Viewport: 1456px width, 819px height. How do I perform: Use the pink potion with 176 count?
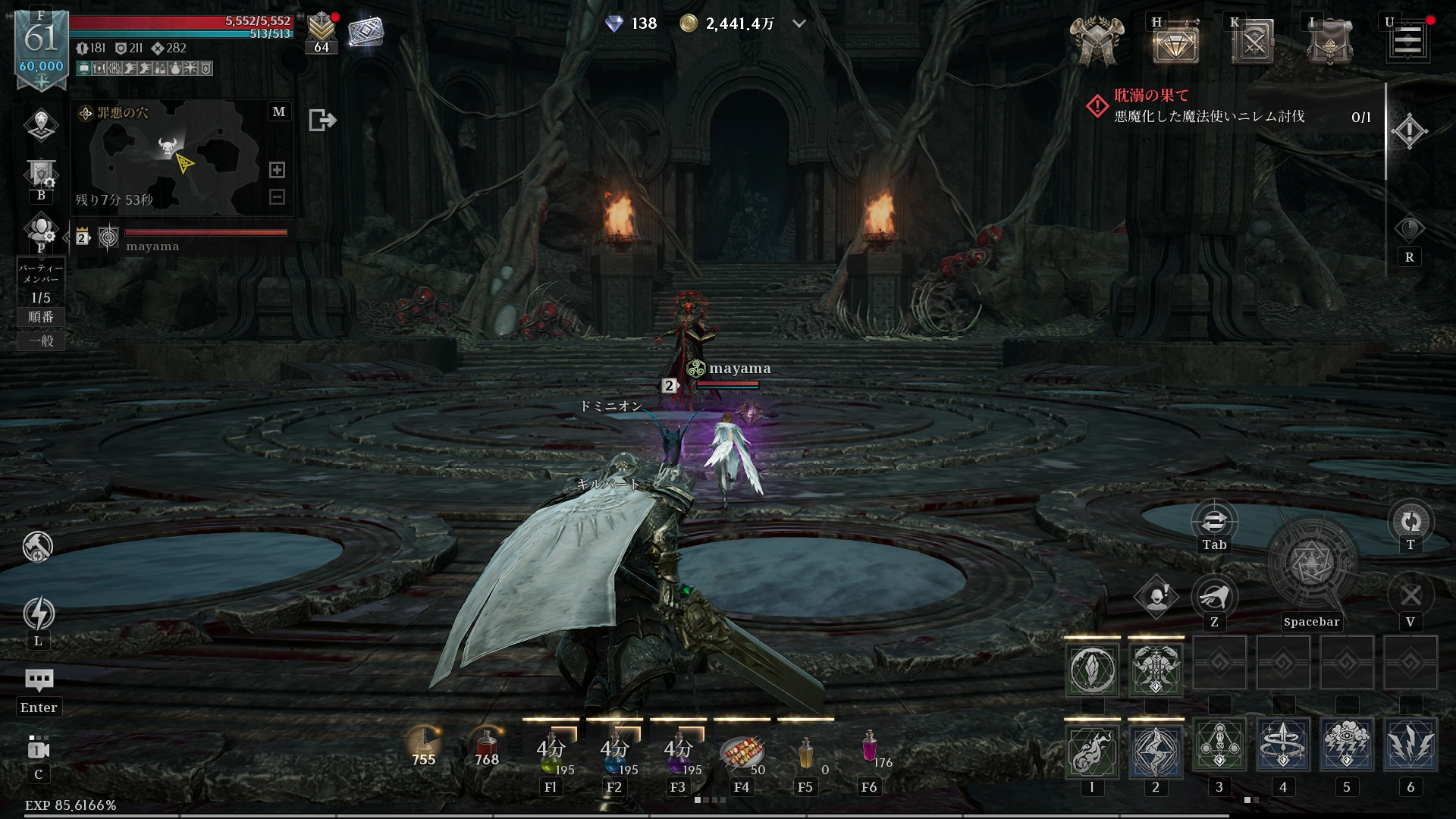(870, 748)
